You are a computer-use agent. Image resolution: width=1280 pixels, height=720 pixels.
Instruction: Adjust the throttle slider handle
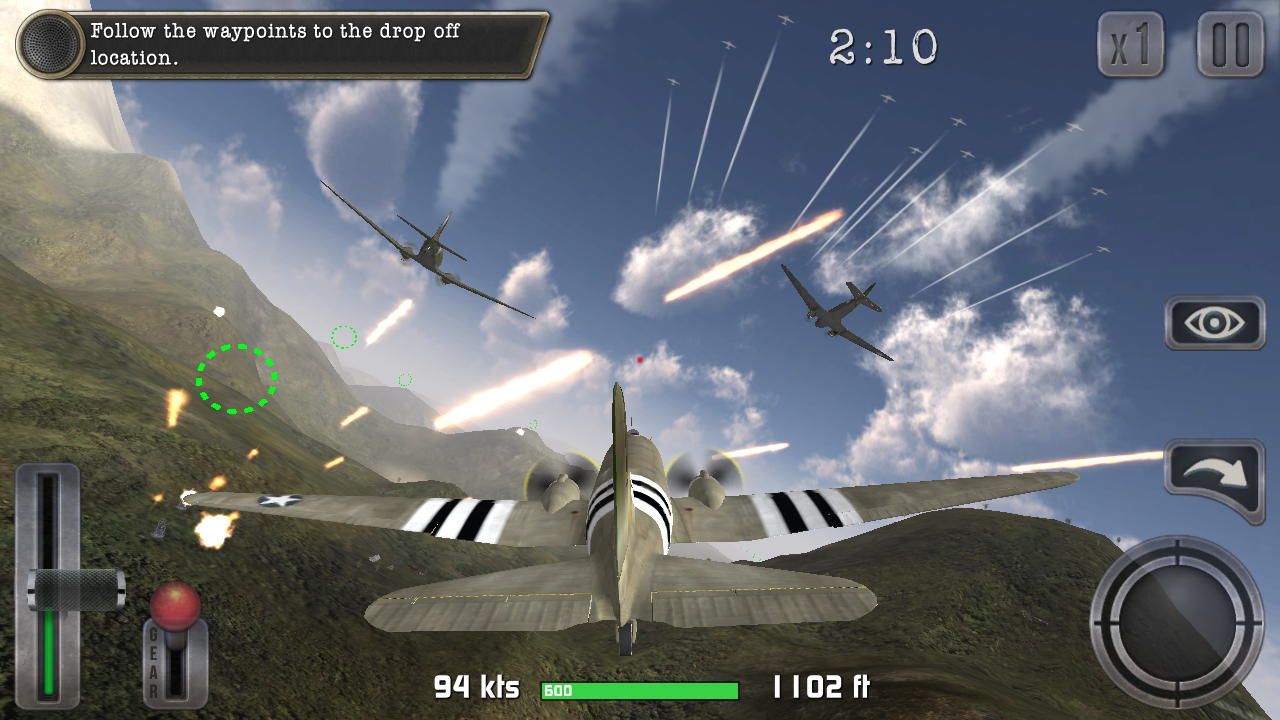click(72, 588)
